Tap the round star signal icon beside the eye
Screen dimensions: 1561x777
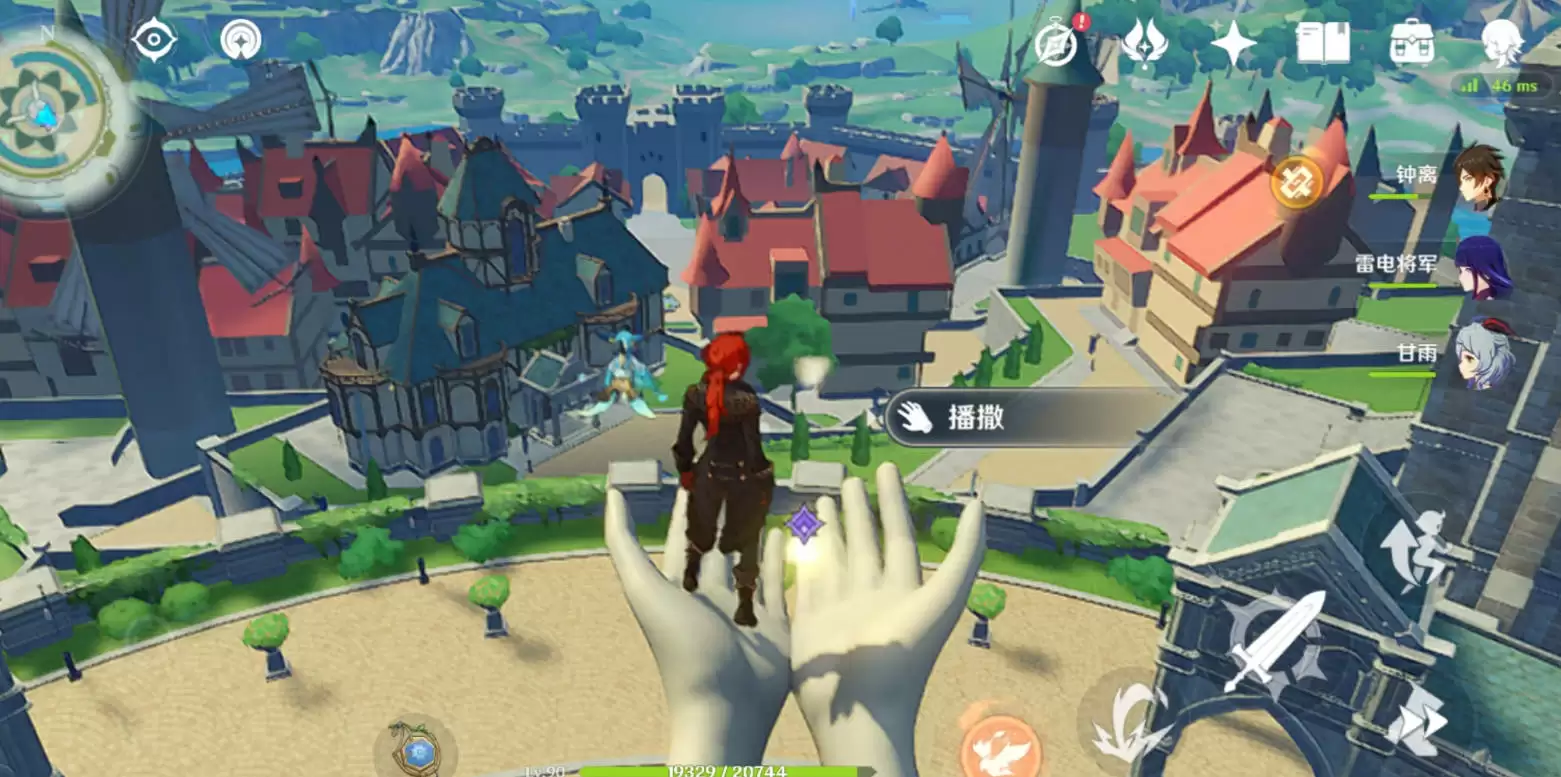[x=240, y=41]
